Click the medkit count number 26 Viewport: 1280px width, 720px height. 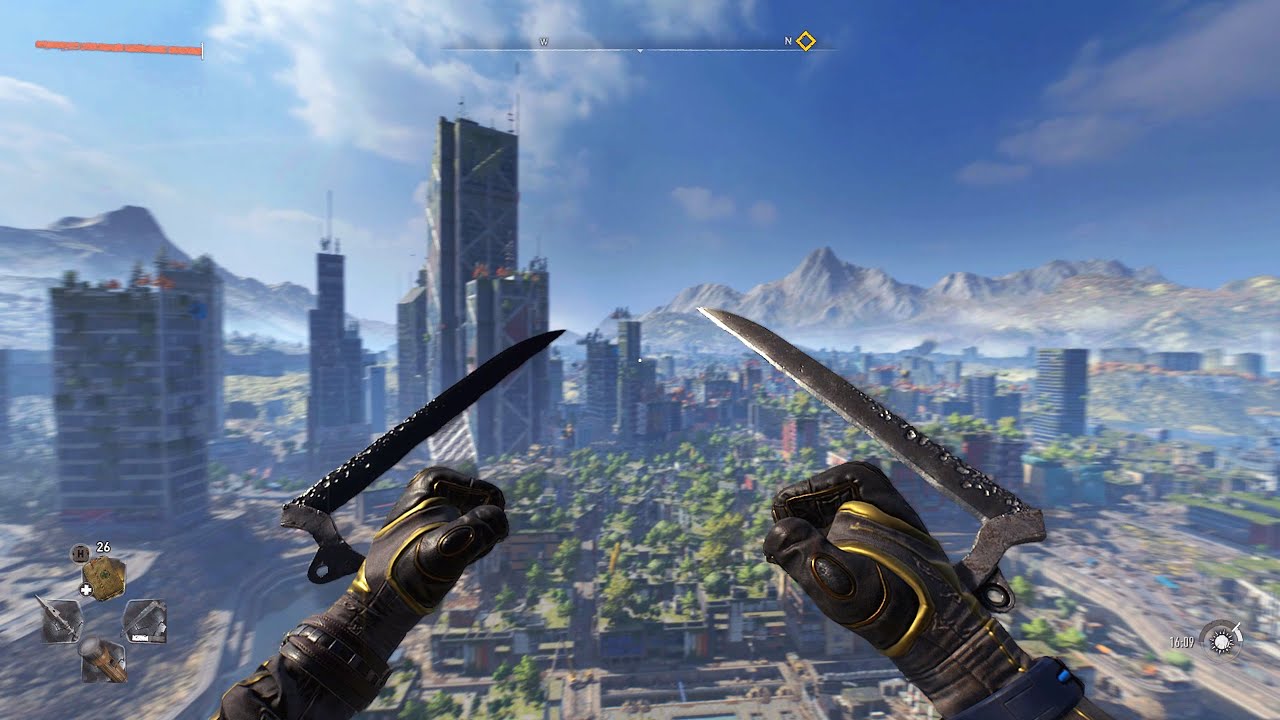(x=103, y=547)
